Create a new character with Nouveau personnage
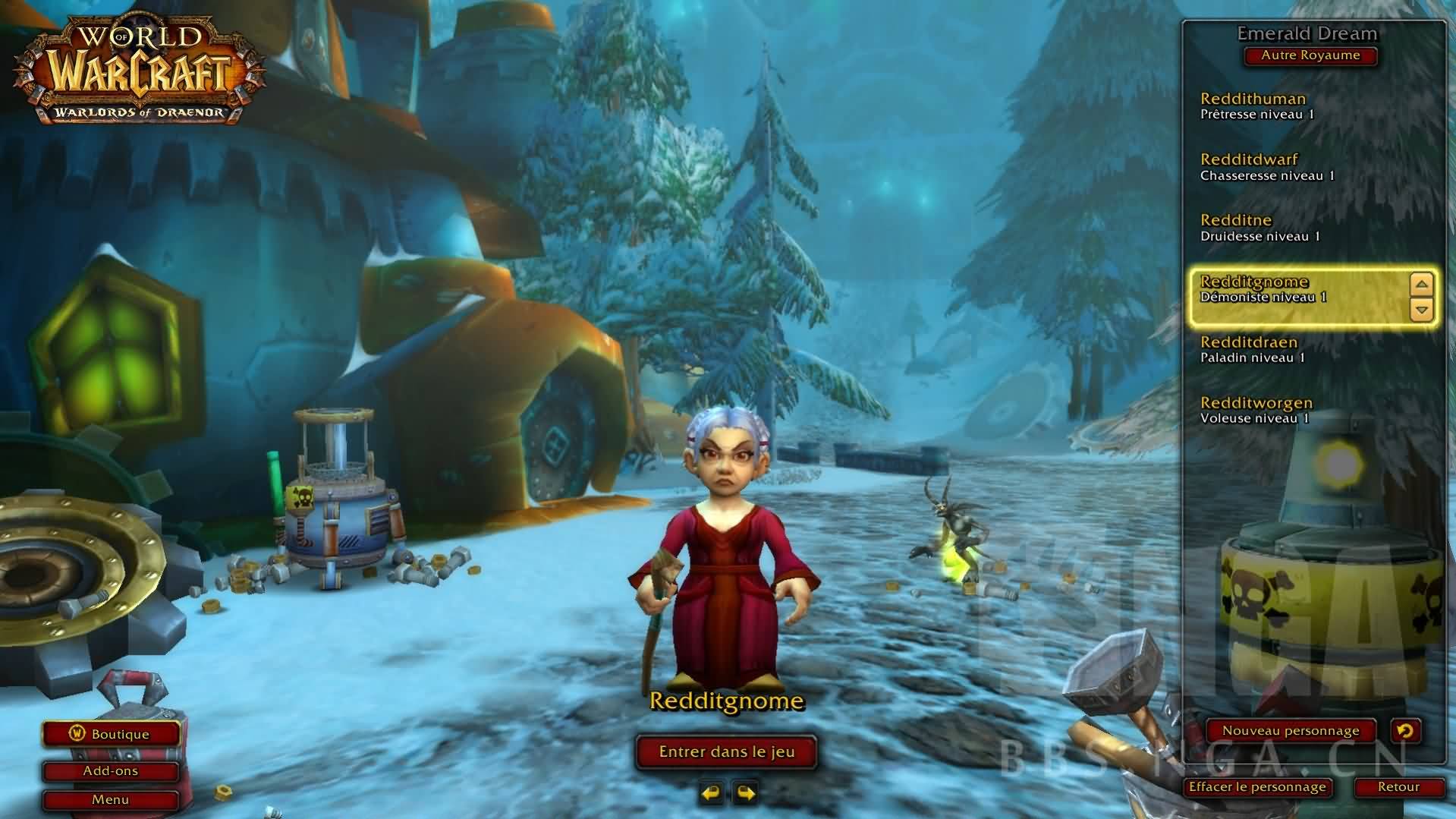1456x819 pixels. [x=1290, y=731]
